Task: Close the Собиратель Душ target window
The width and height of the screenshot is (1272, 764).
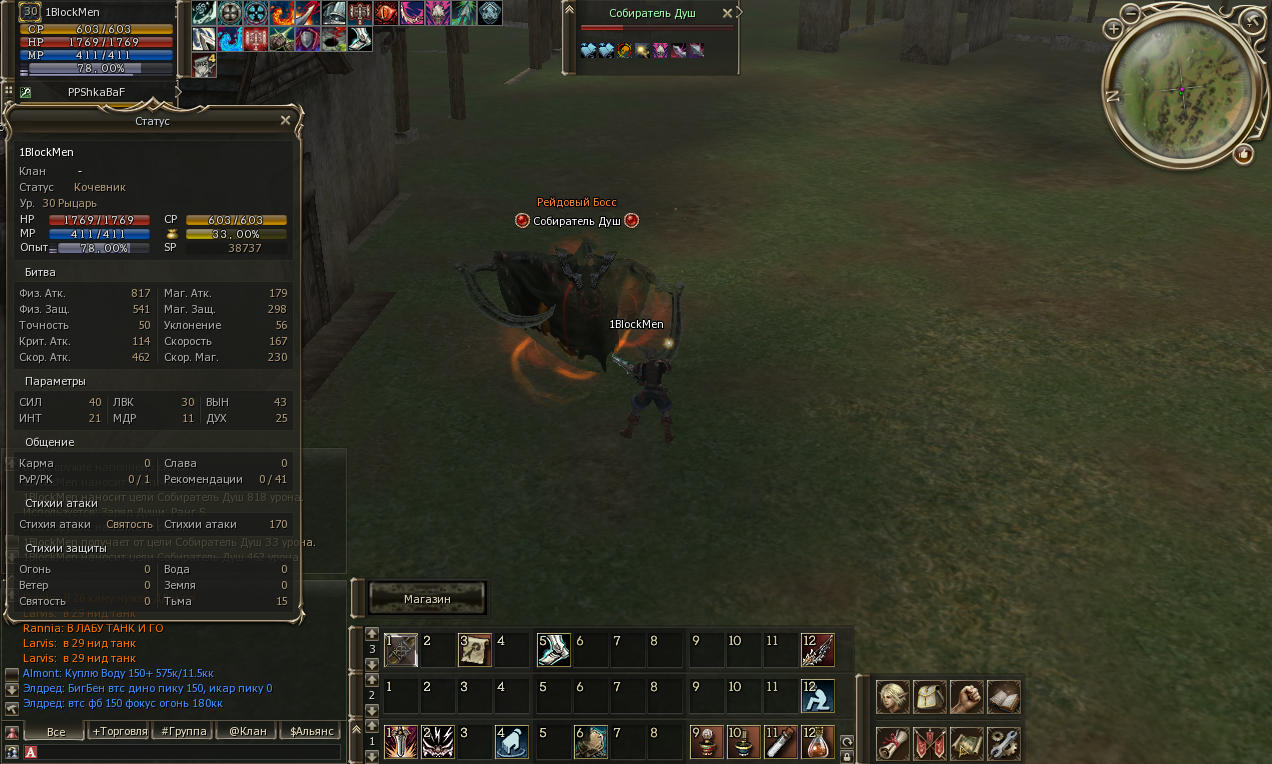Action: click(740, 13)
